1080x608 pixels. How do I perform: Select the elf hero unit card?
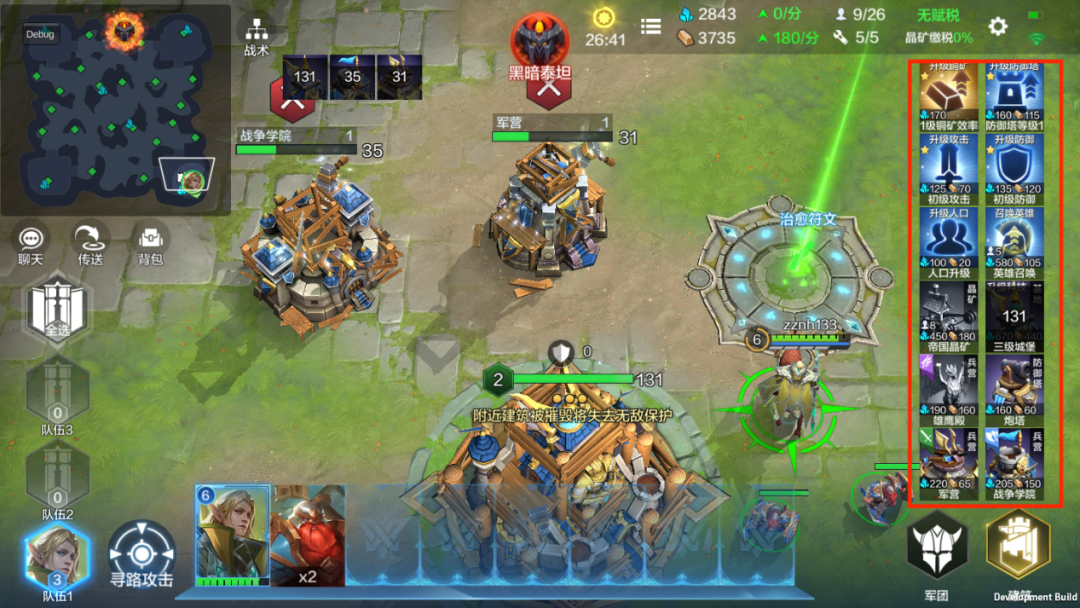coord(232,535)
